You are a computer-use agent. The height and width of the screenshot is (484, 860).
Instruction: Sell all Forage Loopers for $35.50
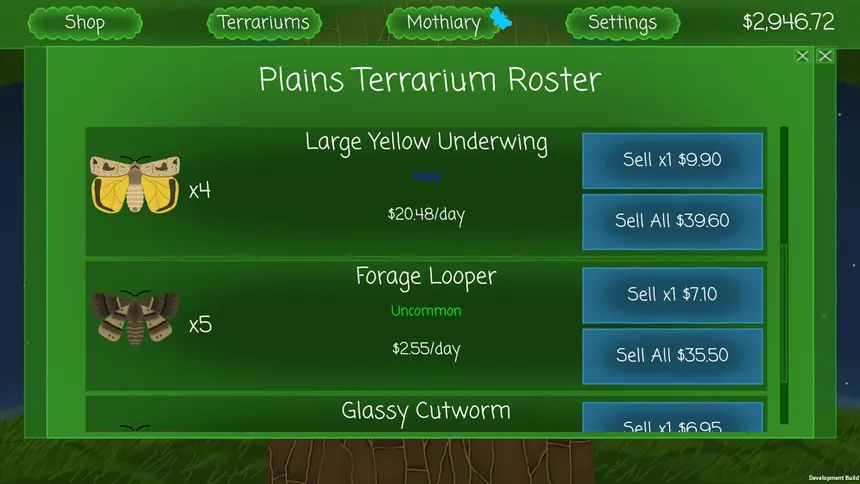[672, 356]
